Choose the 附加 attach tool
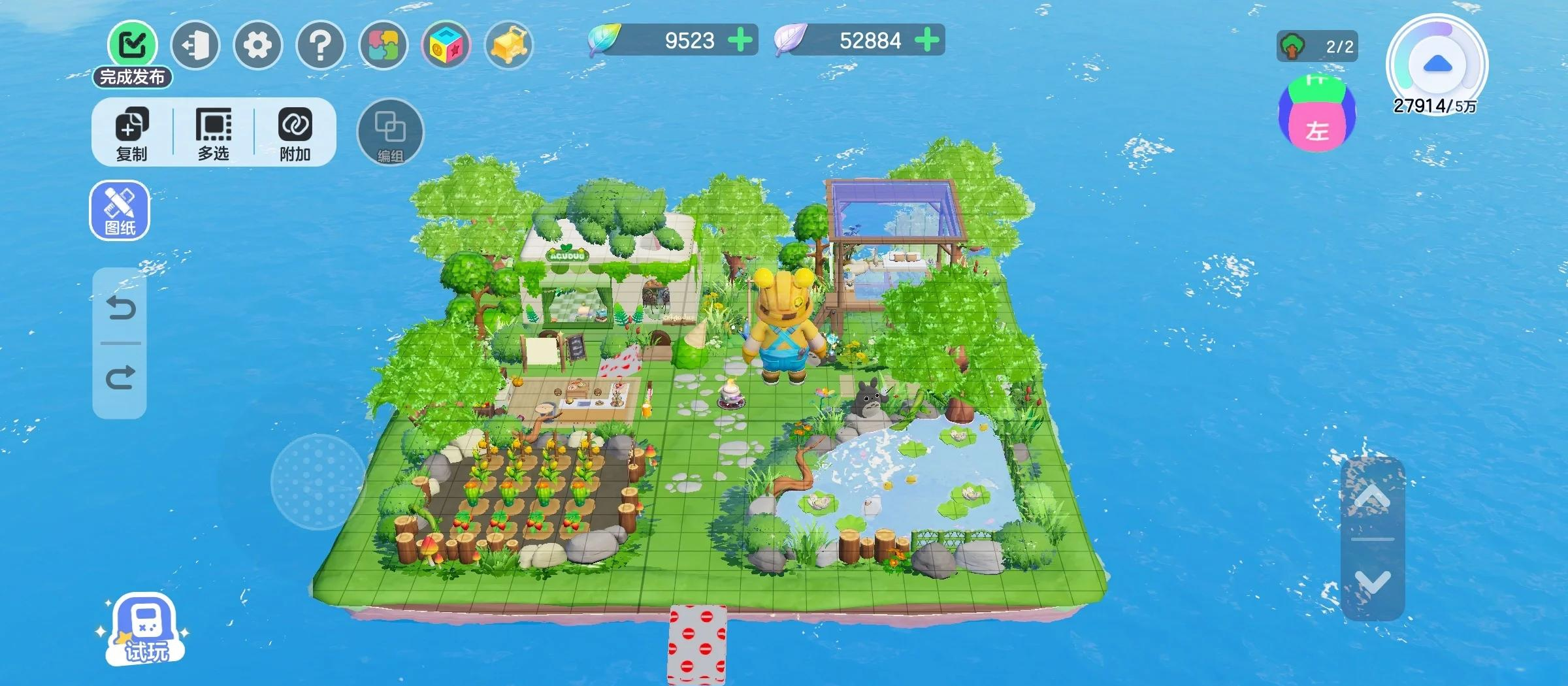The height and width of the screenshot is (686, 1568). click(295, 133)
